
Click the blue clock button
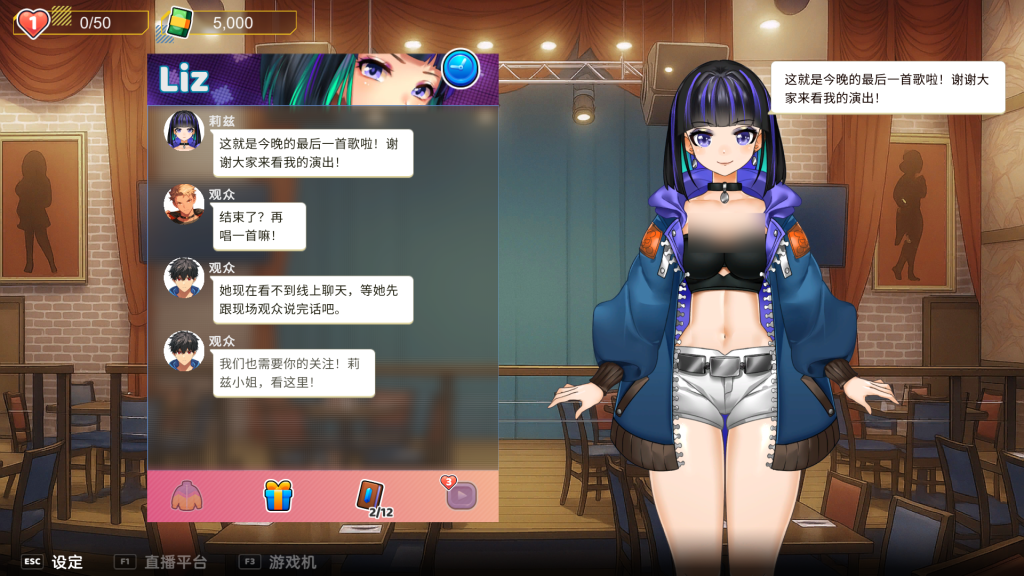click(x=460, y=68)
